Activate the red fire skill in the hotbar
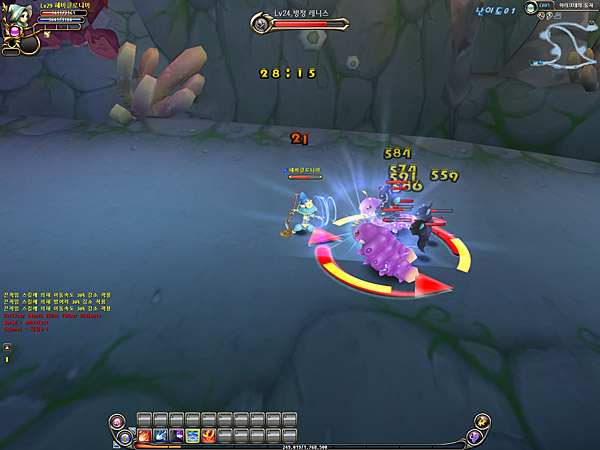The image size is (600, 450). pos(144,436)
